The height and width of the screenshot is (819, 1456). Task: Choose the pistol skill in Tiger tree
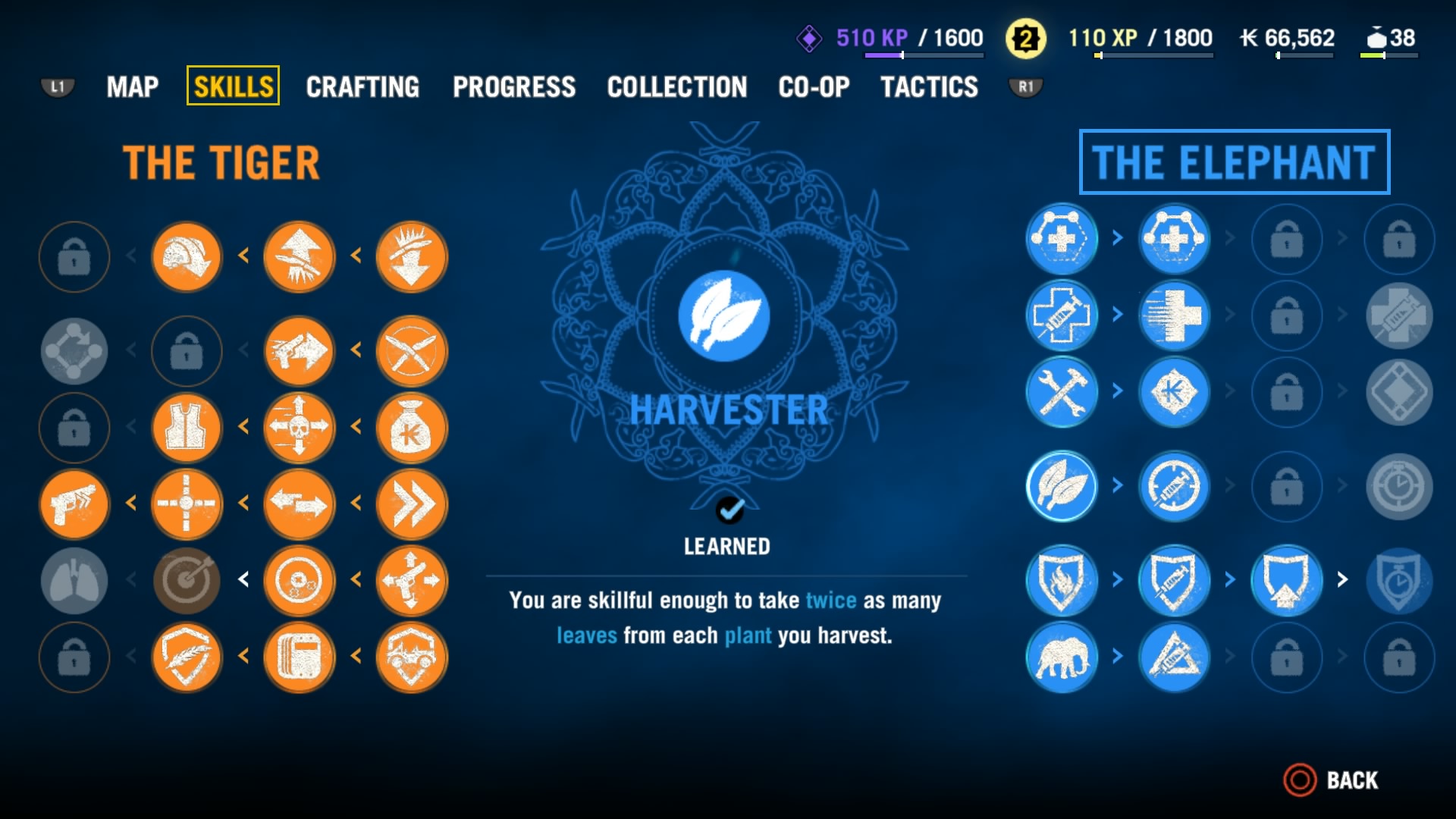[x=74, y=504]
